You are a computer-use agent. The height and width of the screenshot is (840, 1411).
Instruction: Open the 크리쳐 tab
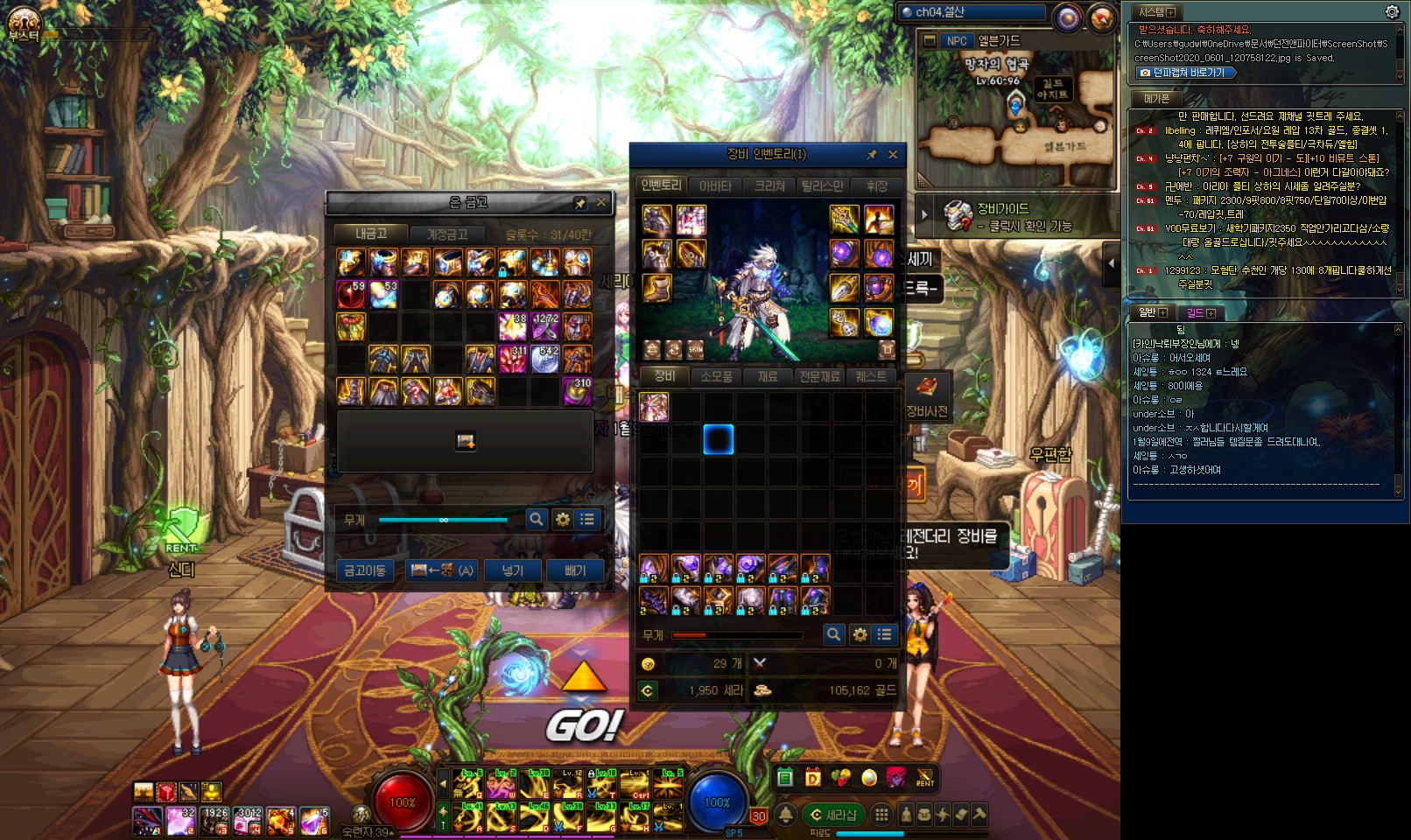click(x=770, y=186)
